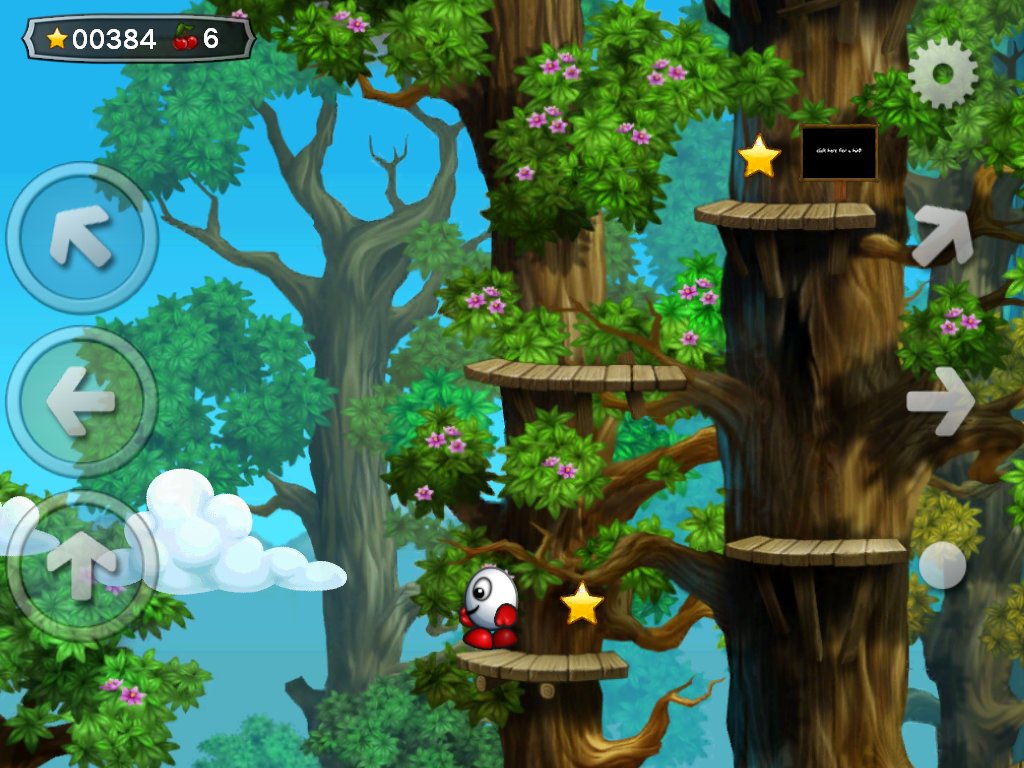Tap the up-right diagonal jump arrow
Image resolution: width=1024 pixels, height=768 pixels.
(x=943, y=236)
